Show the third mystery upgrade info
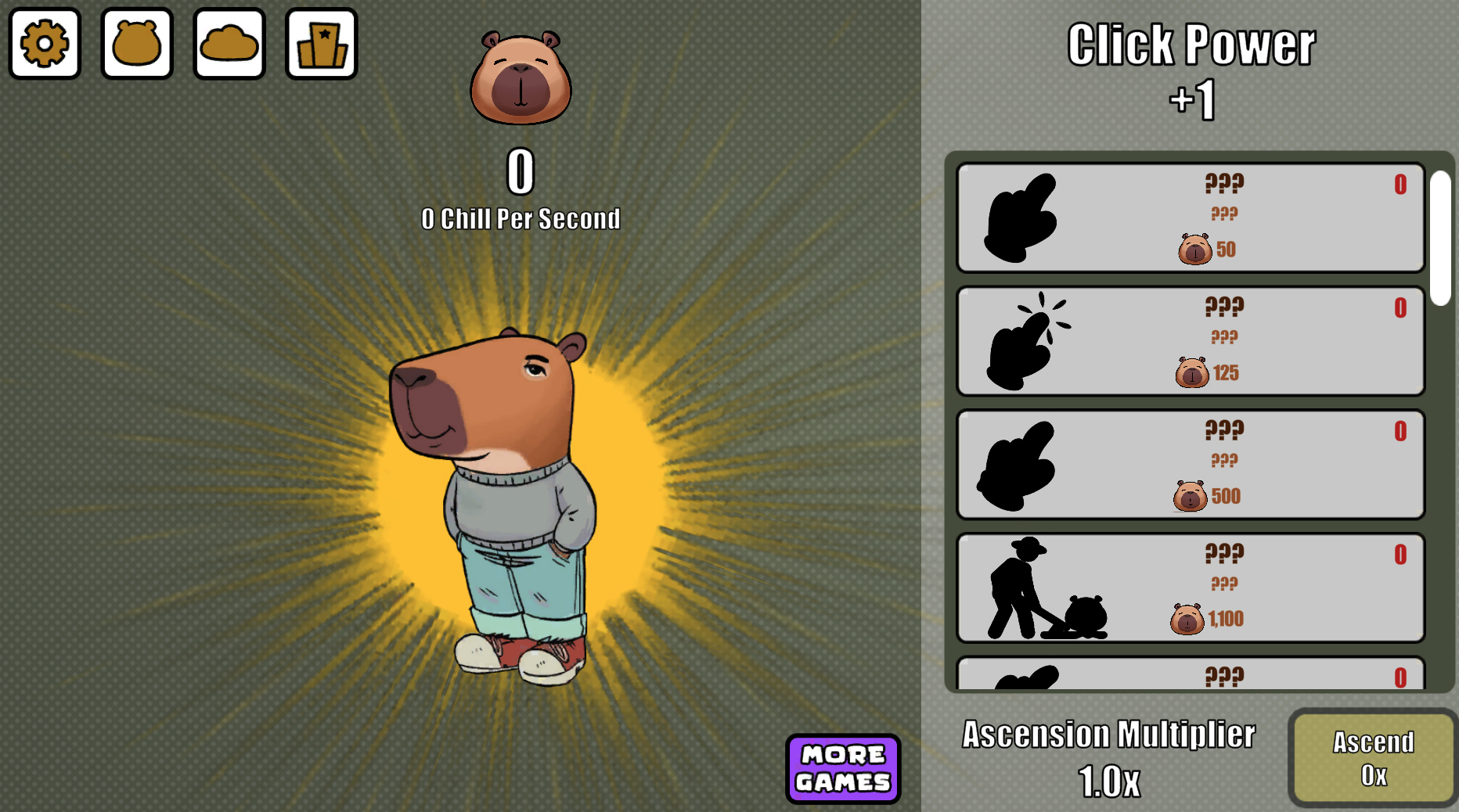 1190,464
